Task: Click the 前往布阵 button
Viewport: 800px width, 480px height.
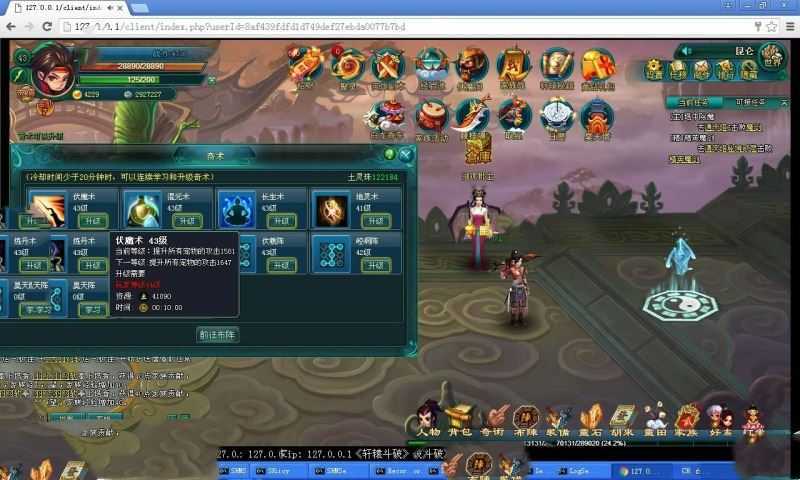Action: [218, 335]
